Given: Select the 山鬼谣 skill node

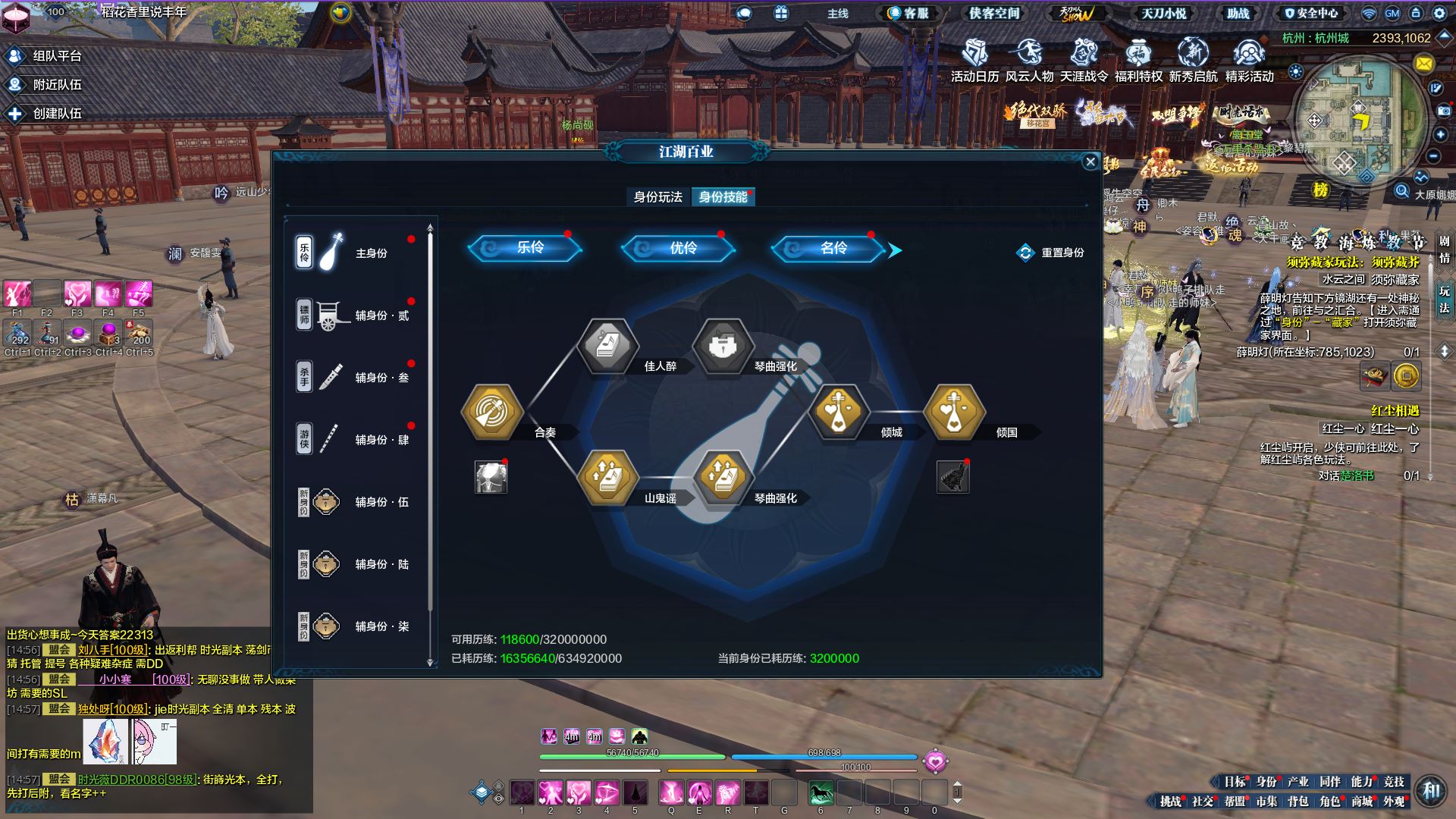Looking at the screenshot, I should (607, 479).
